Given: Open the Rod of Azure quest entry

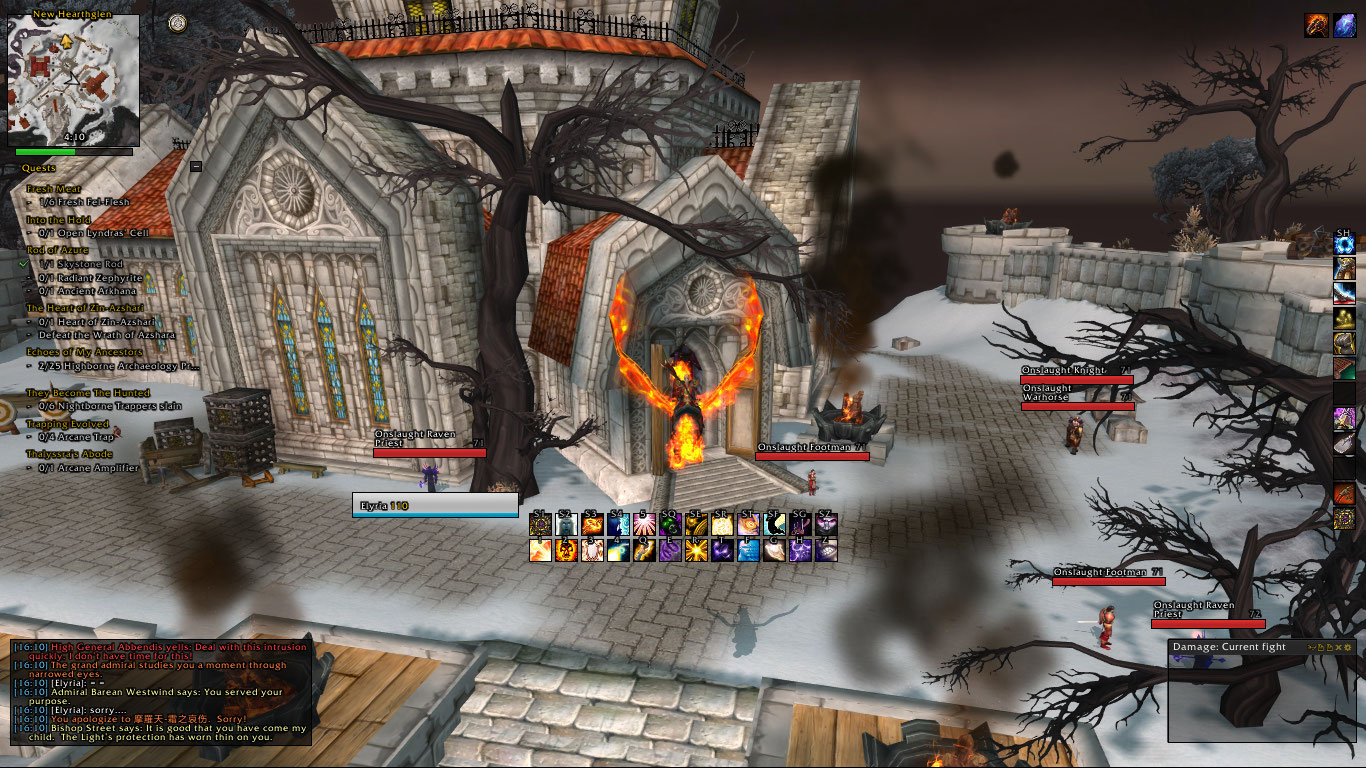Looking at the screenshot, I should click(x=60, y=250).
